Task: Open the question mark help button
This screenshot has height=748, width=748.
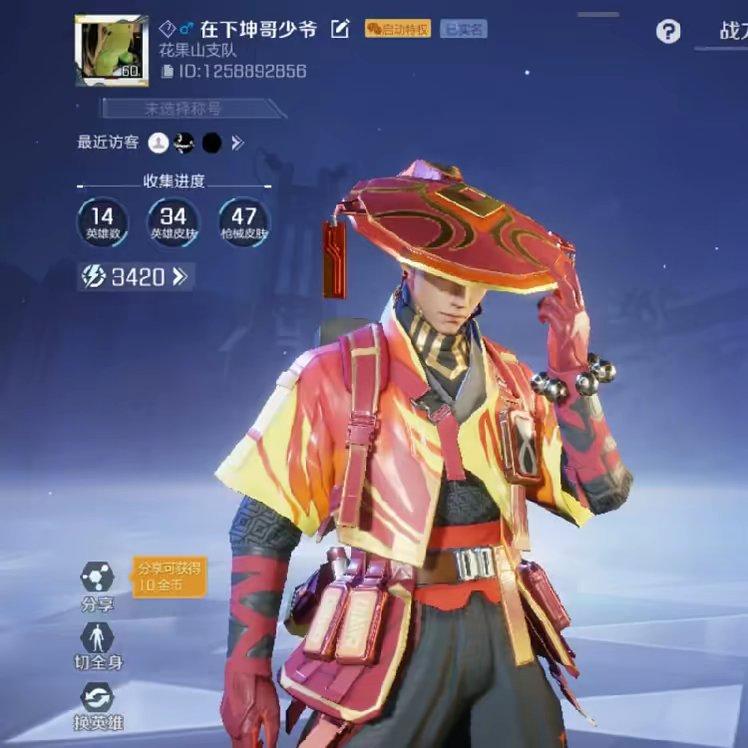Action: pos(668,32)
